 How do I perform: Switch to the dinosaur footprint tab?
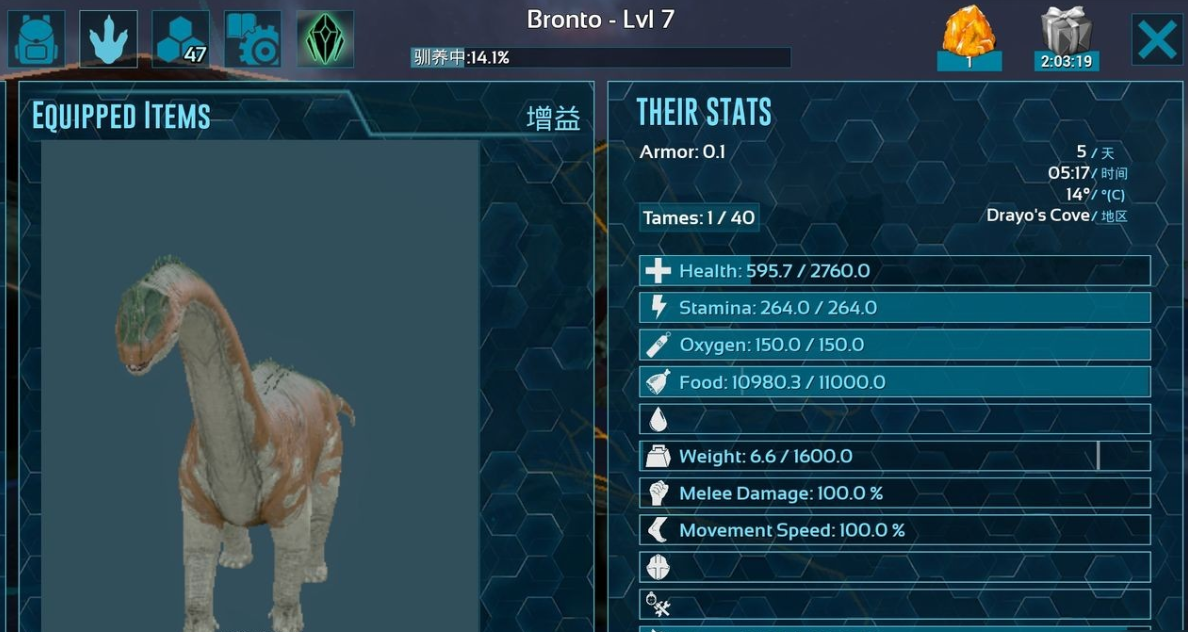[x=108, y=39]
